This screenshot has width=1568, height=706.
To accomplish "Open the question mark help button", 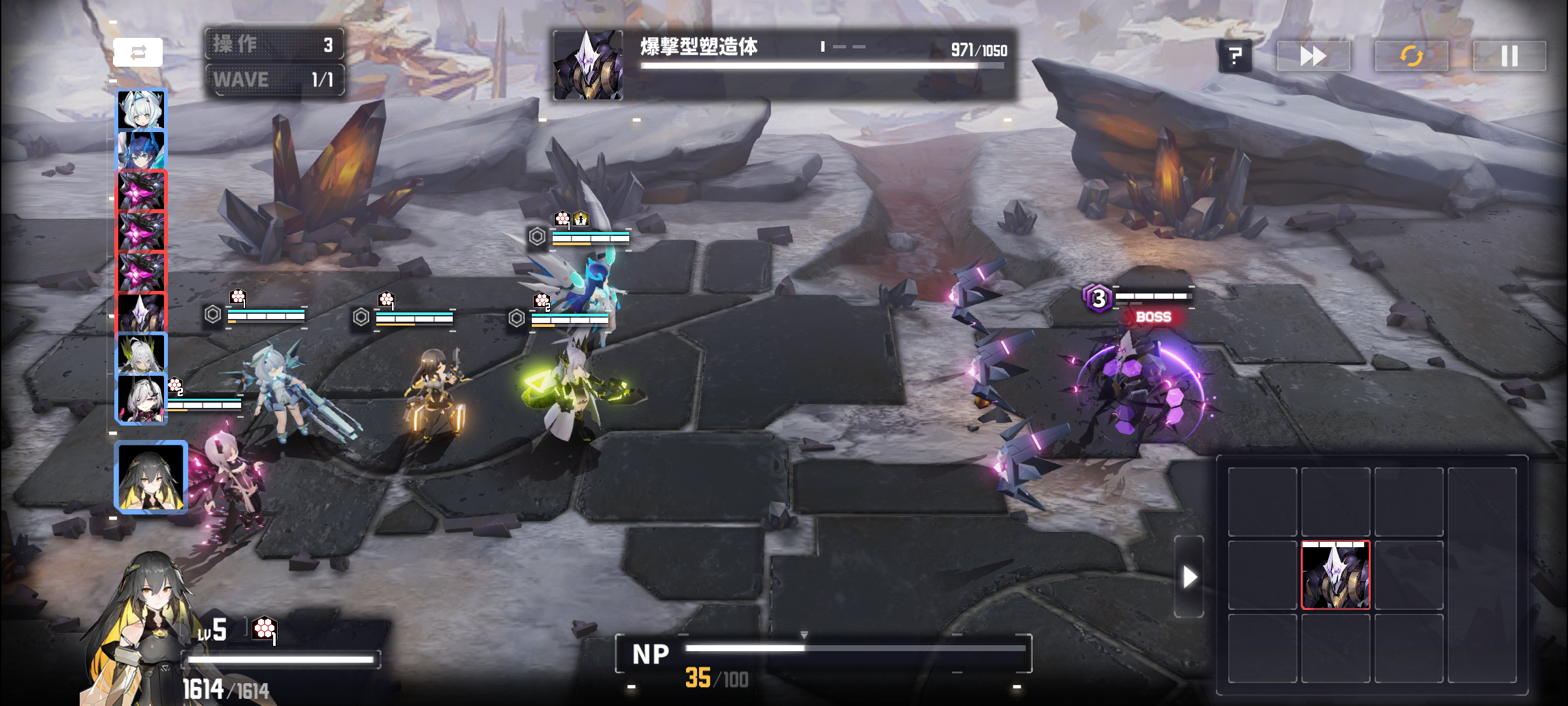I will coord(1235,56).
